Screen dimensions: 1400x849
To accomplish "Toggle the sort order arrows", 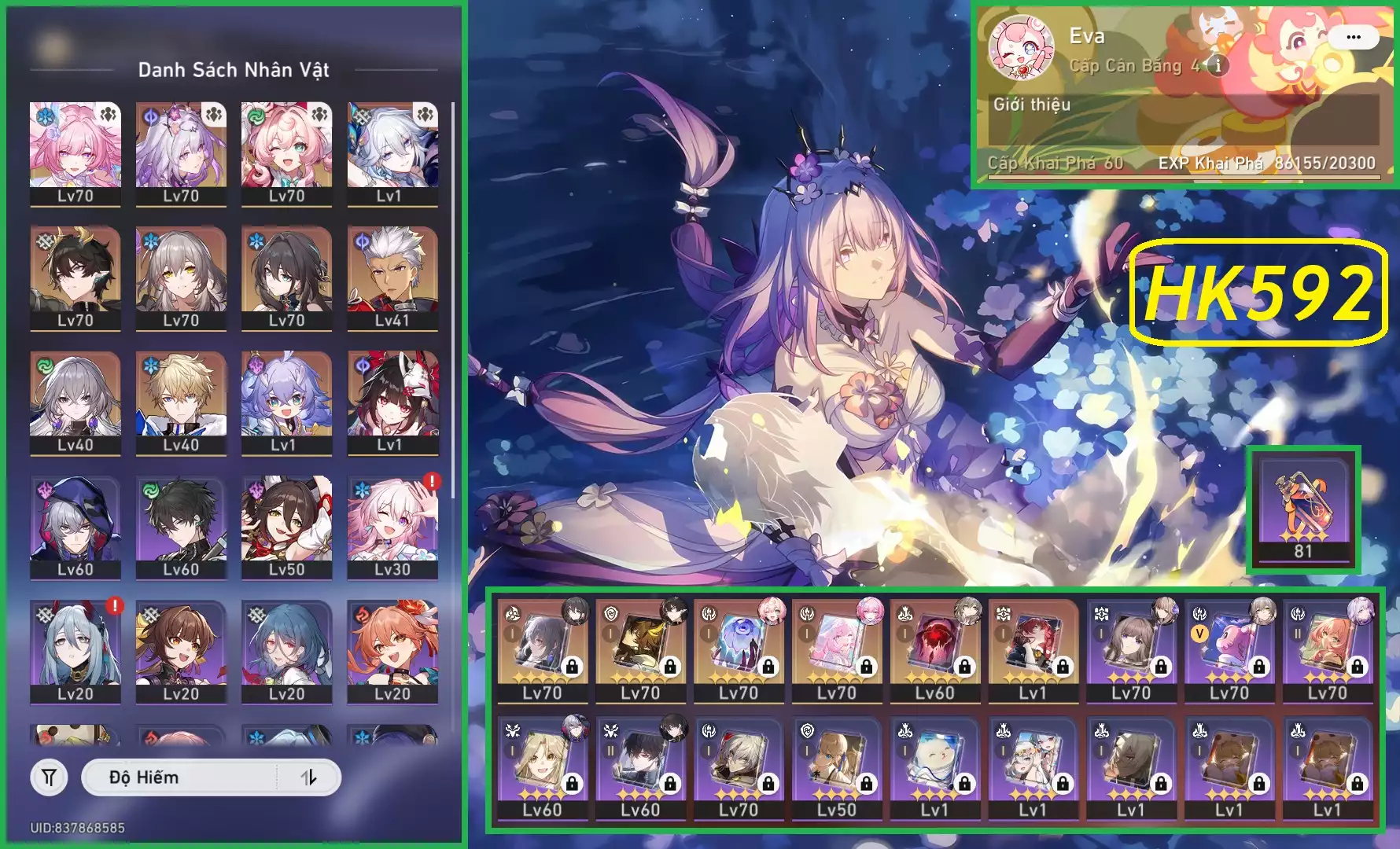I will tap(309, 777).
